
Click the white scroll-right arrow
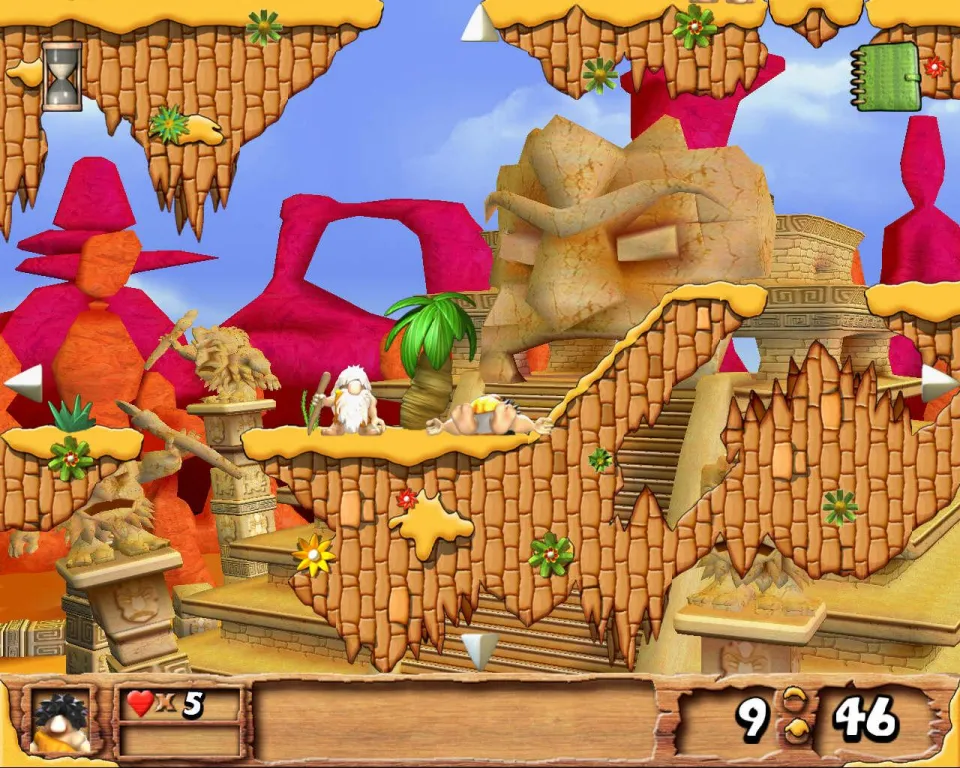click(937, 383)
